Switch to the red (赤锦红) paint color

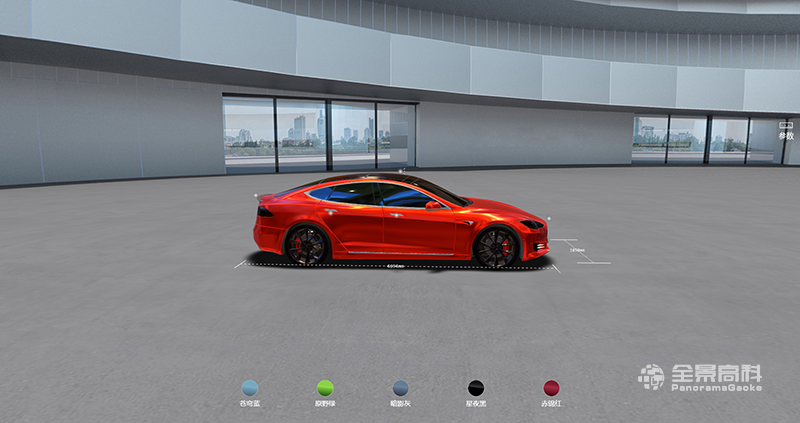point(552,388)
